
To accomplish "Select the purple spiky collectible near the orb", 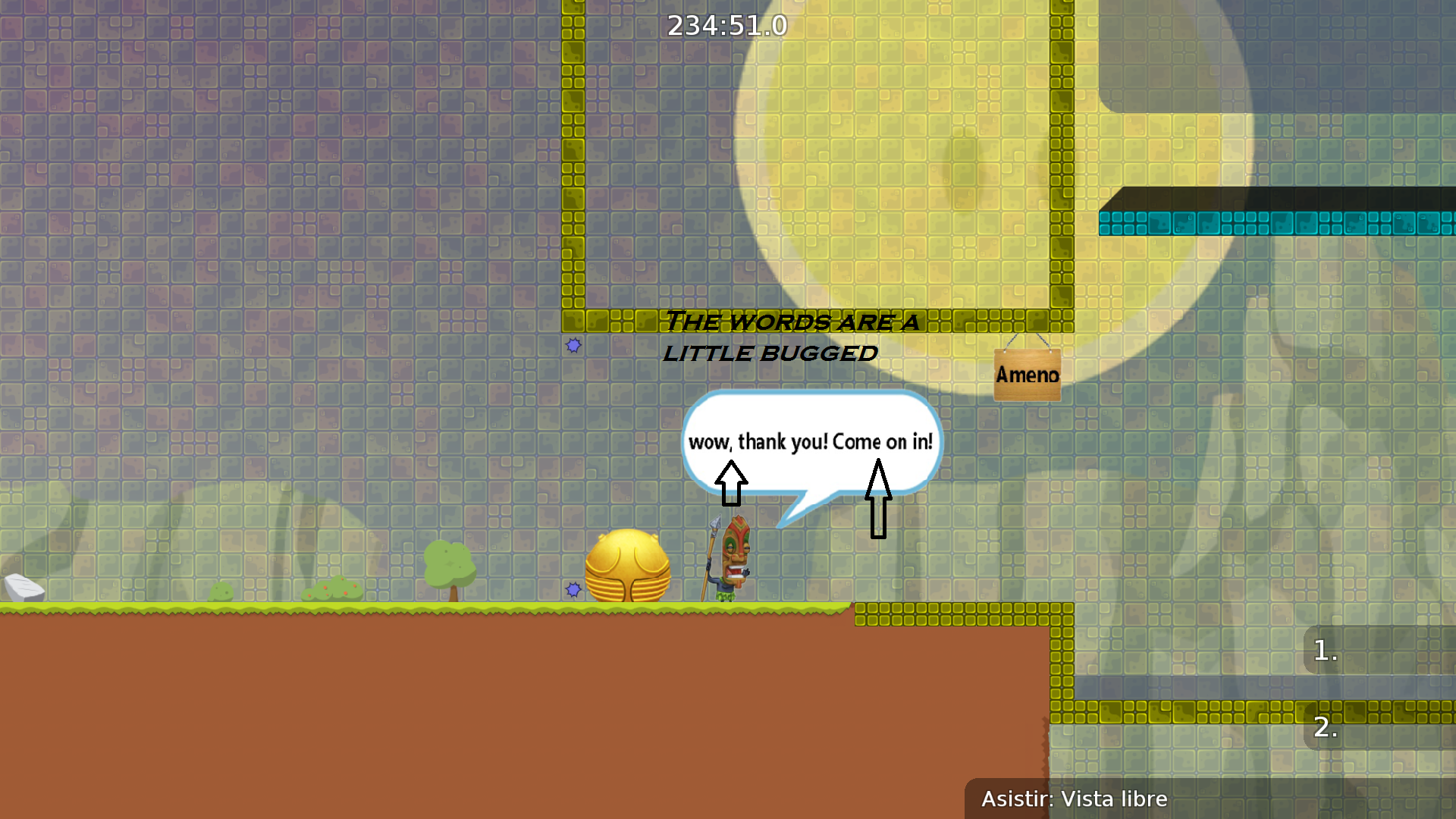I will [573, 588].
